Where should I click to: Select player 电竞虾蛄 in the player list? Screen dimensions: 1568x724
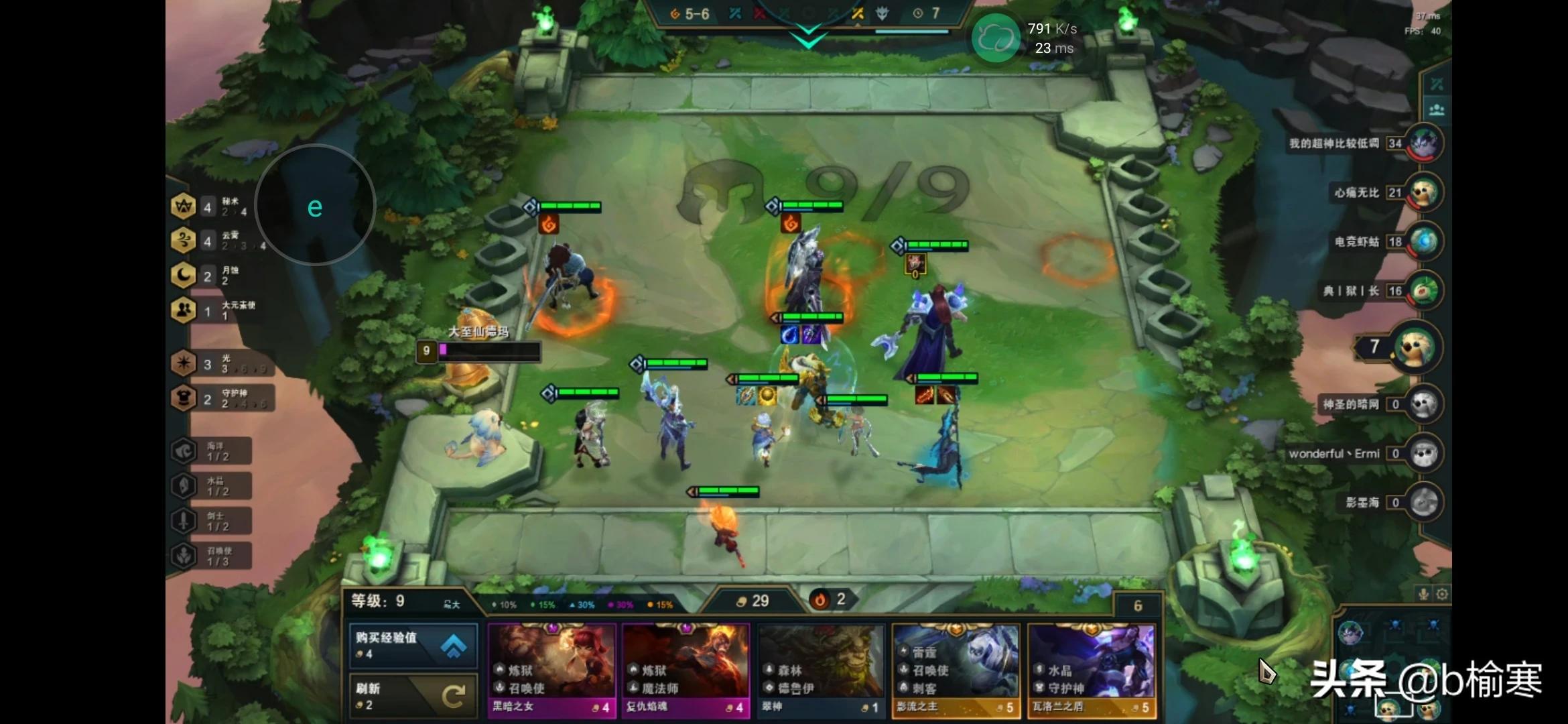[x=1423, y=242]
